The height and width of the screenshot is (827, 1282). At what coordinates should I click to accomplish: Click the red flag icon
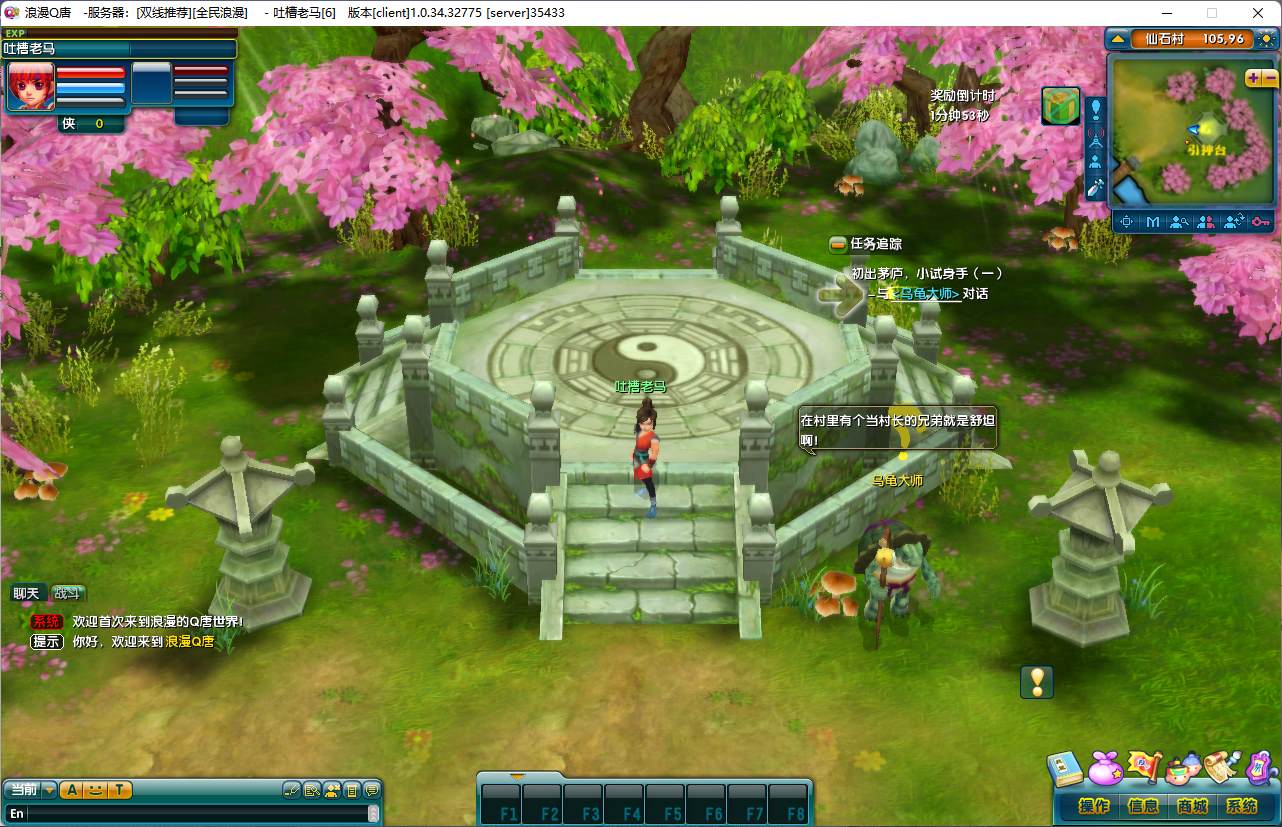[1144, 767]
